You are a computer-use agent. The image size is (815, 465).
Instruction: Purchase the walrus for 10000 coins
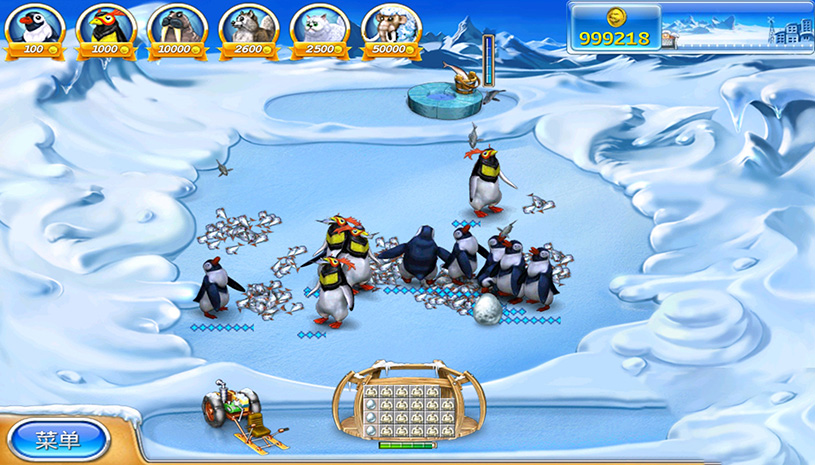(177, 26)
